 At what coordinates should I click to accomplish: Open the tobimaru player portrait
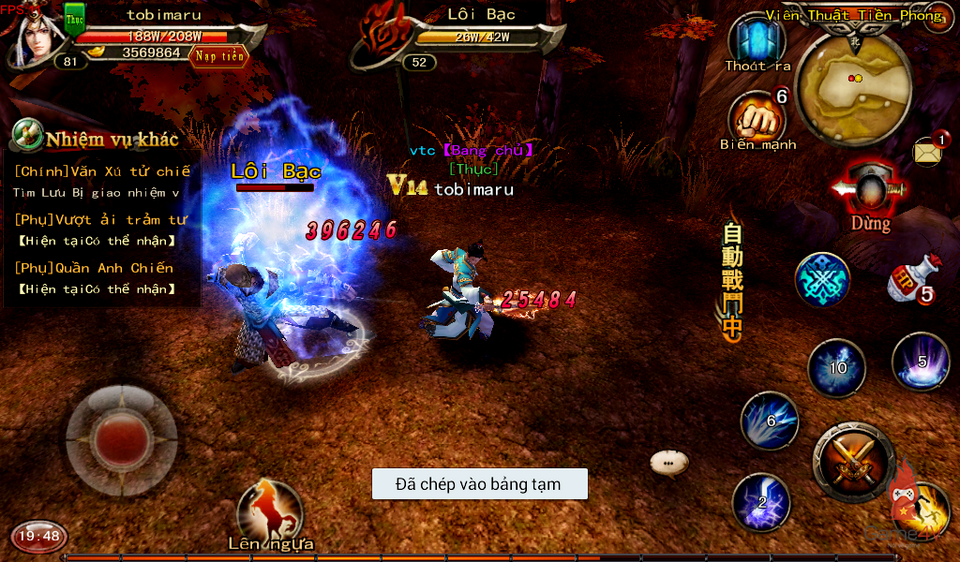click(34, 38)
